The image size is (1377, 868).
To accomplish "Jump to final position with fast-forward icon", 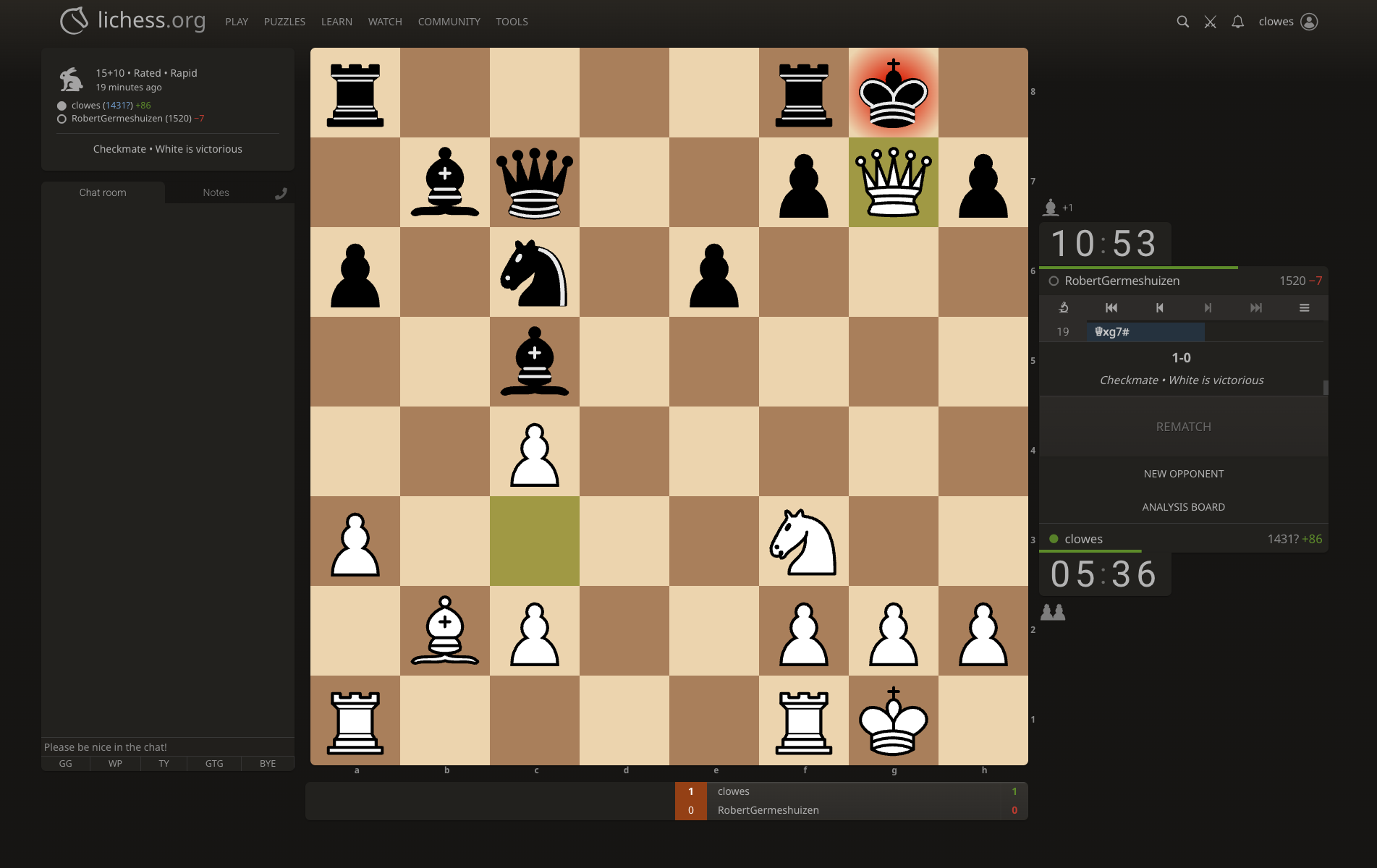I will pos(1255,307).
